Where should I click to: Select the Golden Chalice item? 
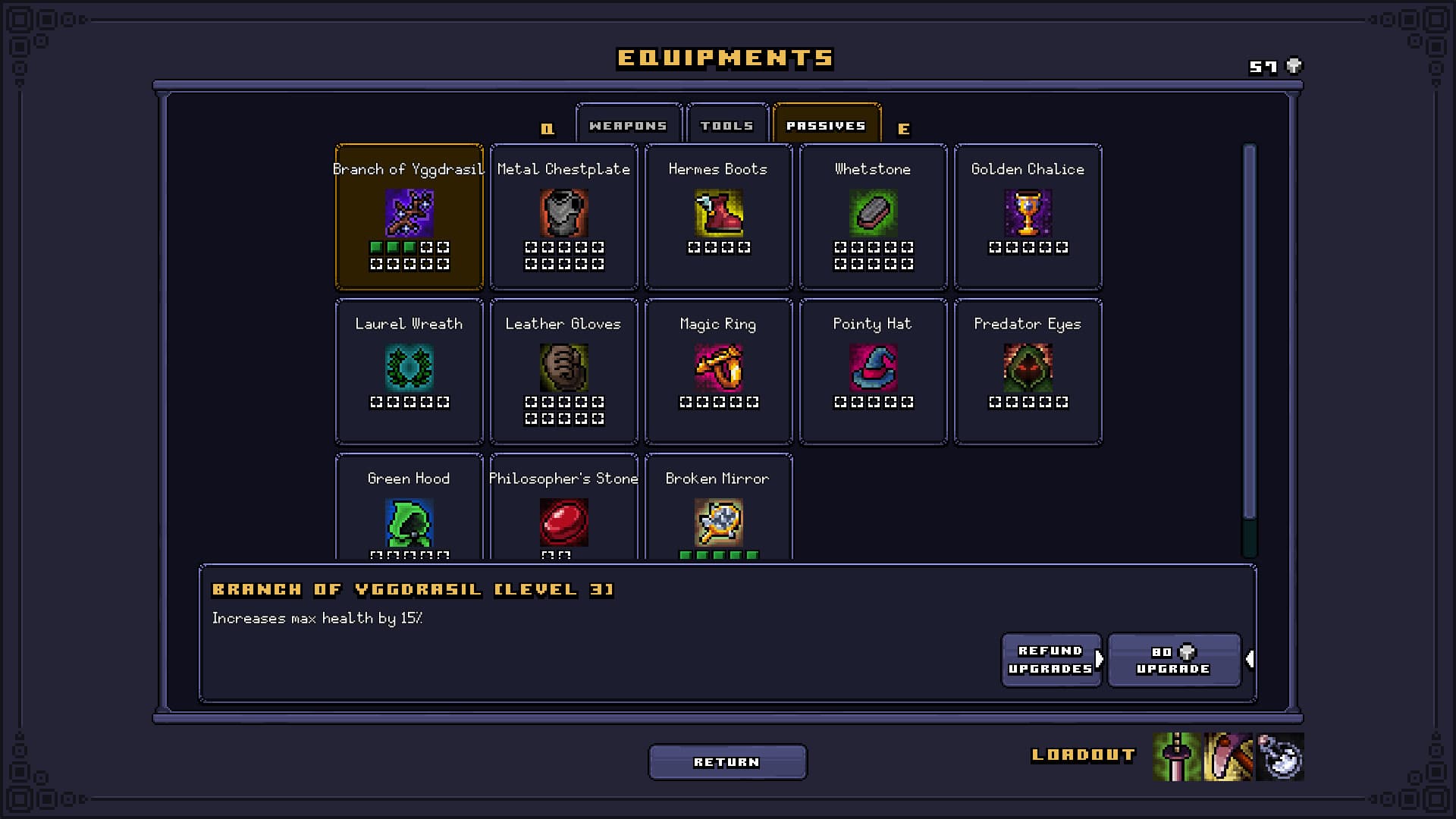1028,216
